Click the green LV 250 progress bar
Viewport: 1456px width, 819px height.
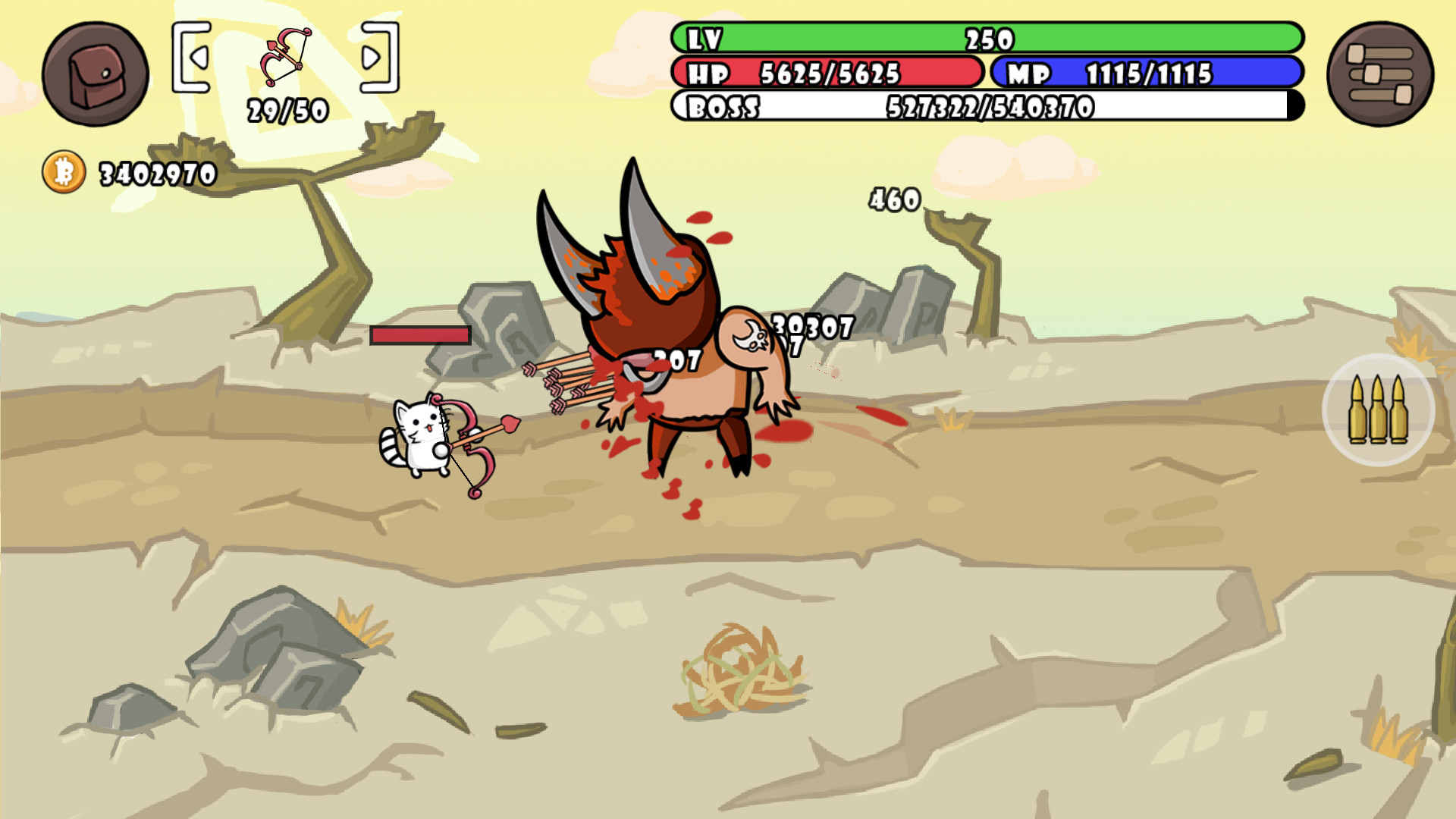[986, 38]
